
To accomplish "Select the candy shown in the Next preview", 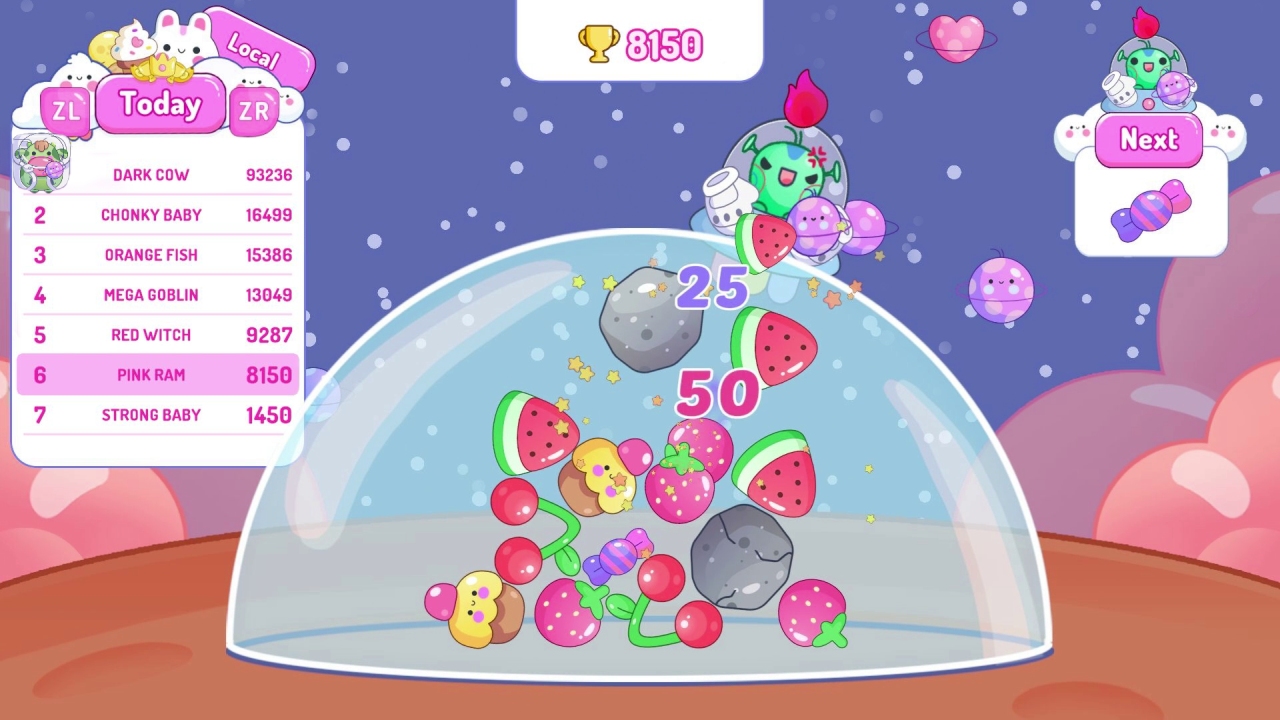I will point(1150,210).
